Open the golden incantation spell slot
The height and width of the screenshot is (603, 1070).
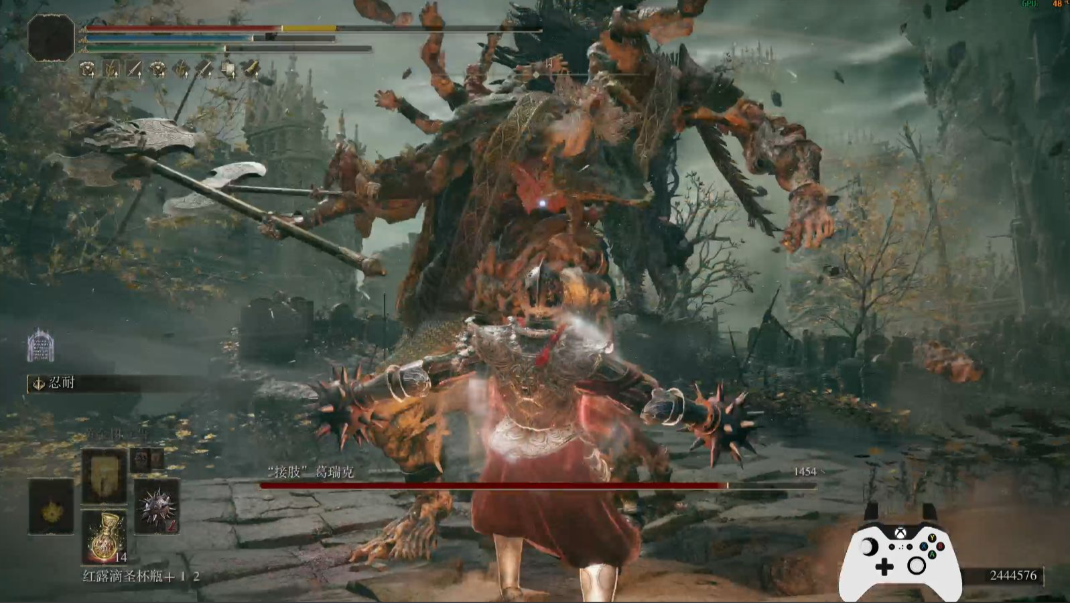click(104, 475)
